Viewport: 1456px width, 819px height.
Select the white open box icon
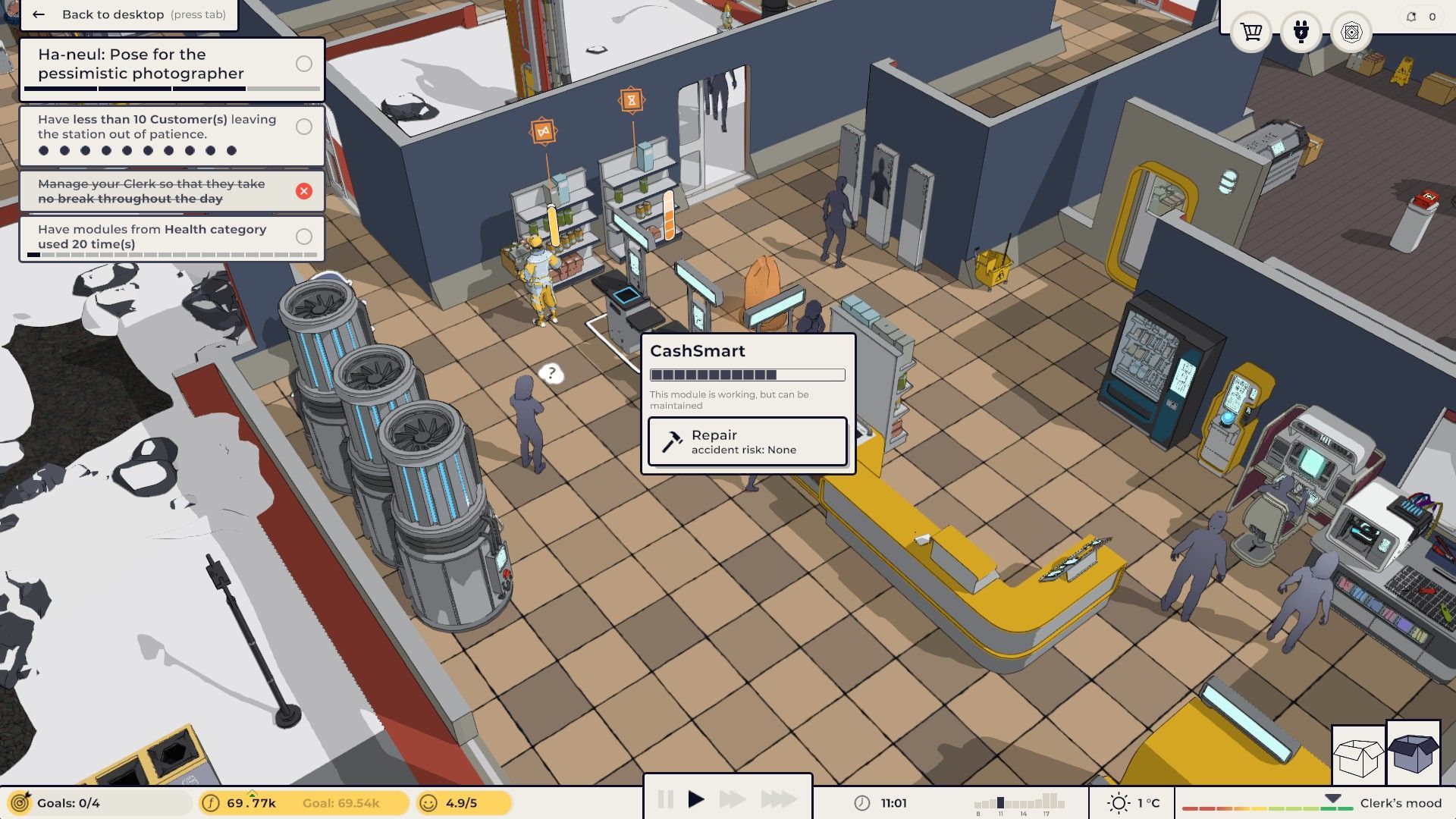1358,755
